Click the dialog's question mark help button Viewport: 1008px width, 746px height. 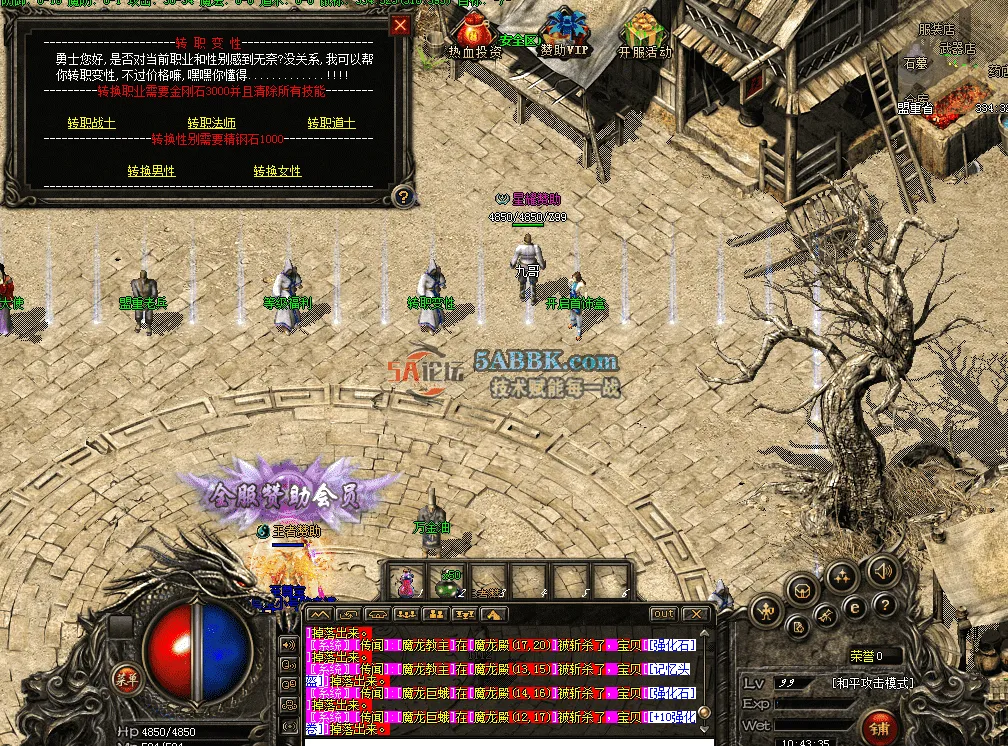point(402,196)
